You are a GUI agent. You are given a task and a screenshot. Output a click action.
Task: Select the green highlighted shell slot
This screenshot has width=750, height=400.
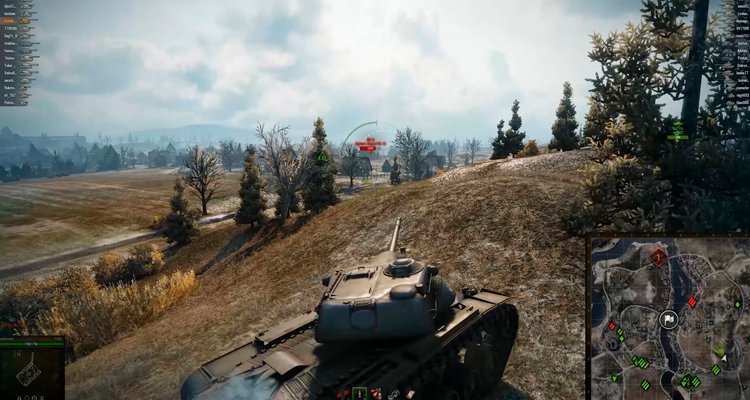tap(360, 394)
